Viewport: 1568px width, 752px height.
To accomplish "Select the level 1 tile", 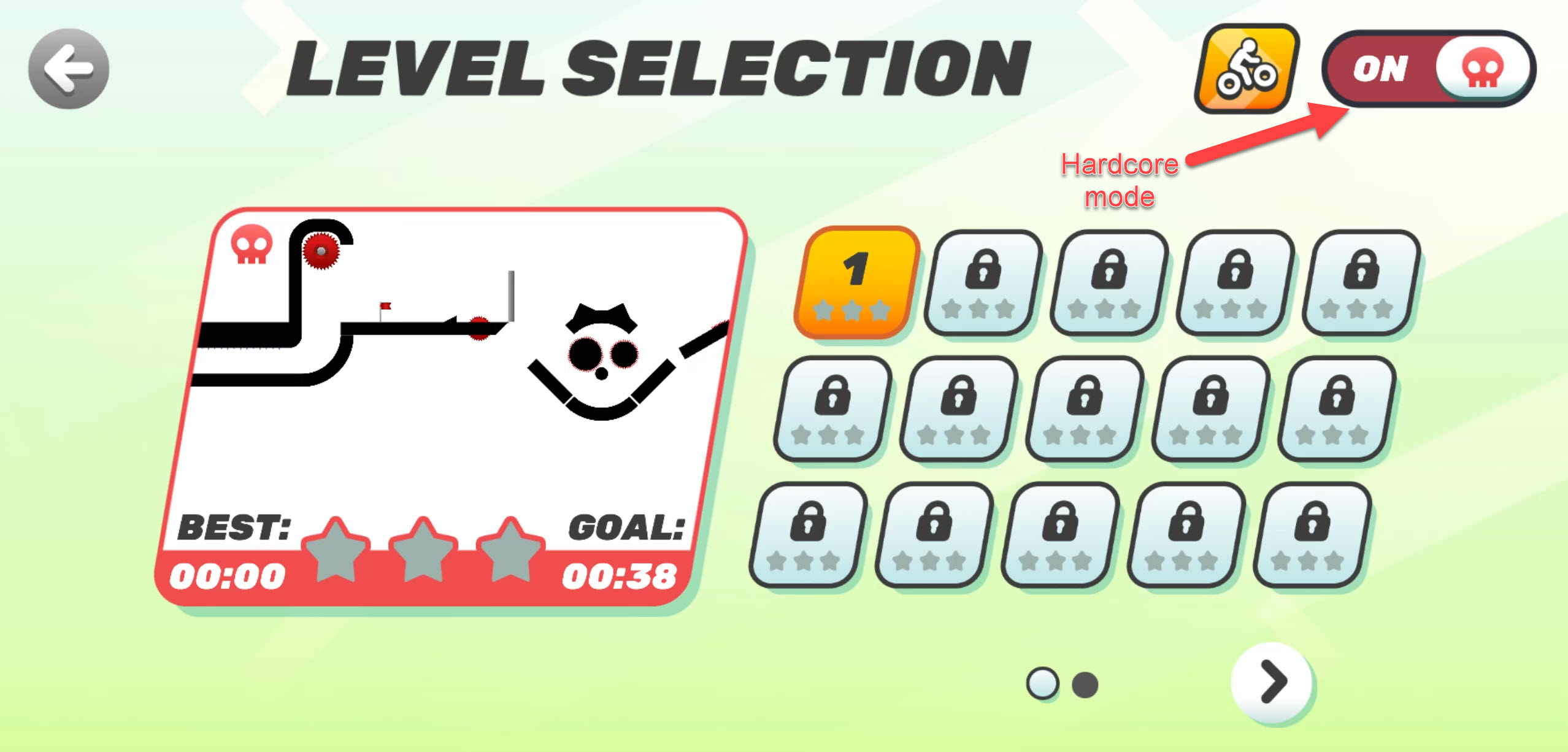I will click(x=855, y=282).
